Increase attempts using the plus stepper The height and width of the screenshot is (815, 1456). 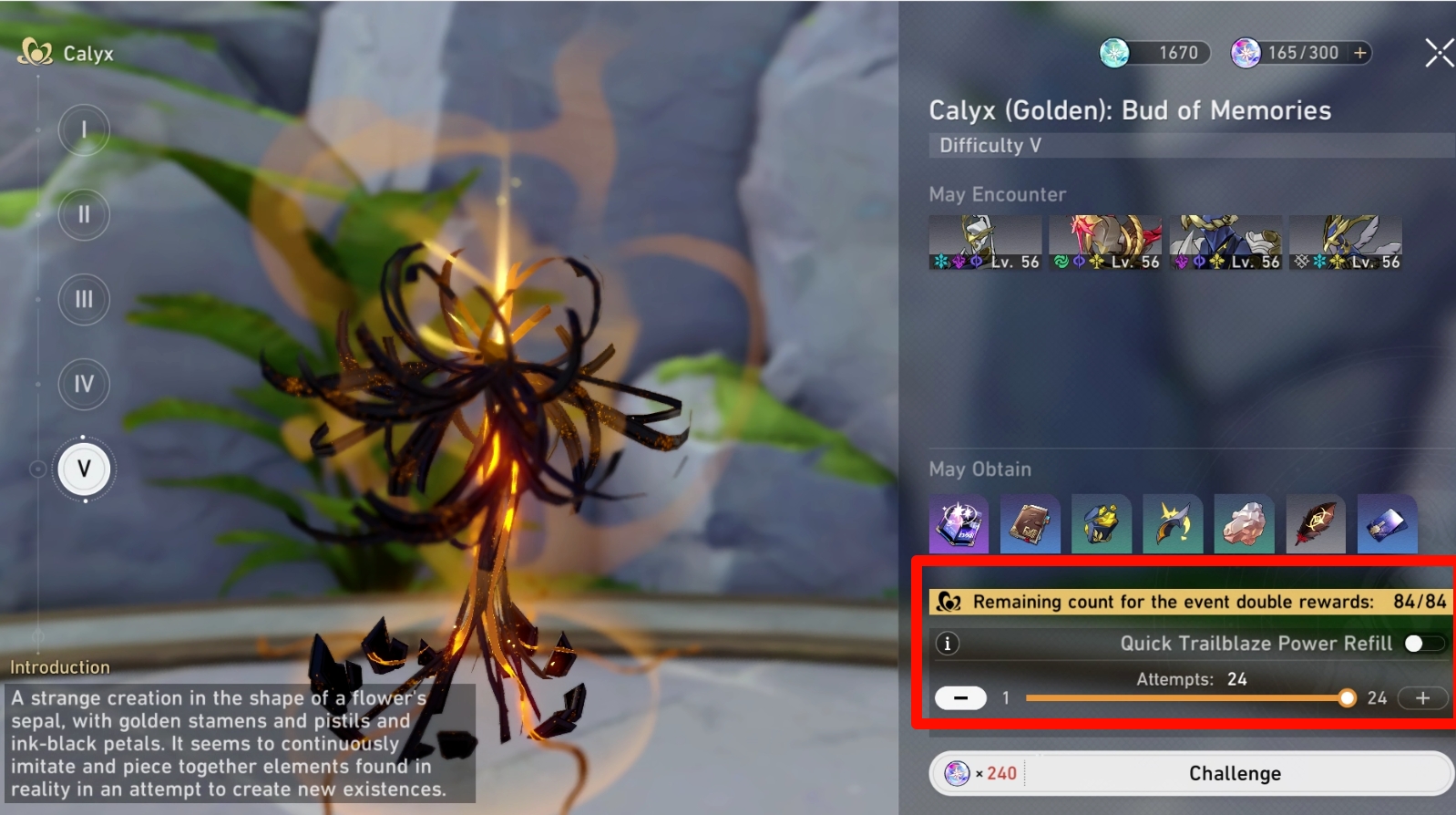[1421, 698]
